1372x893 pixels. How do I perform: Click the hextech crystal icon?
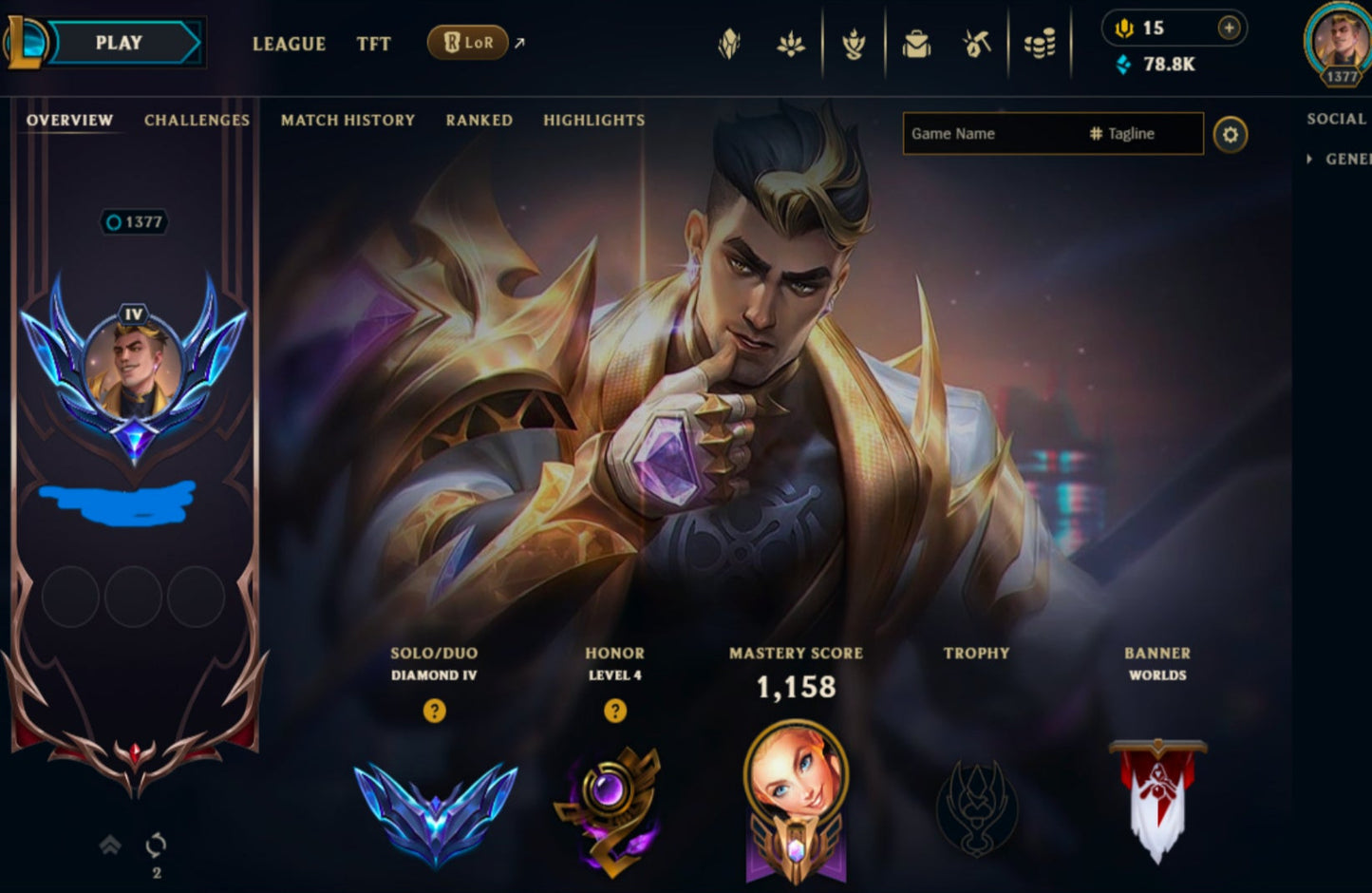click(x=729, y=42)
